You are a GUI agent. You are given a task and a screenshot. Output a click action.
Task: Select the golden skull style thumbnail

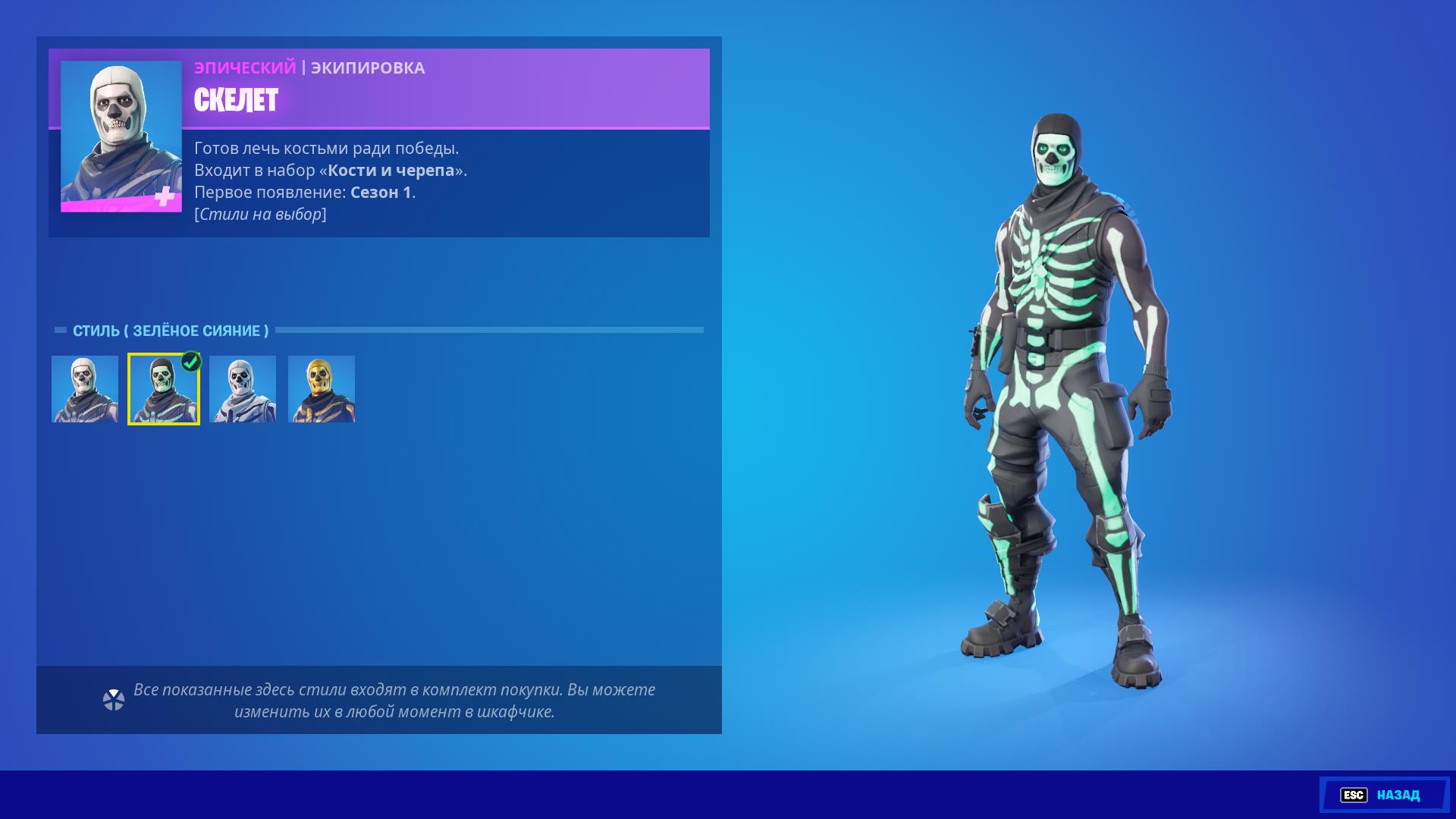[322, 389]
